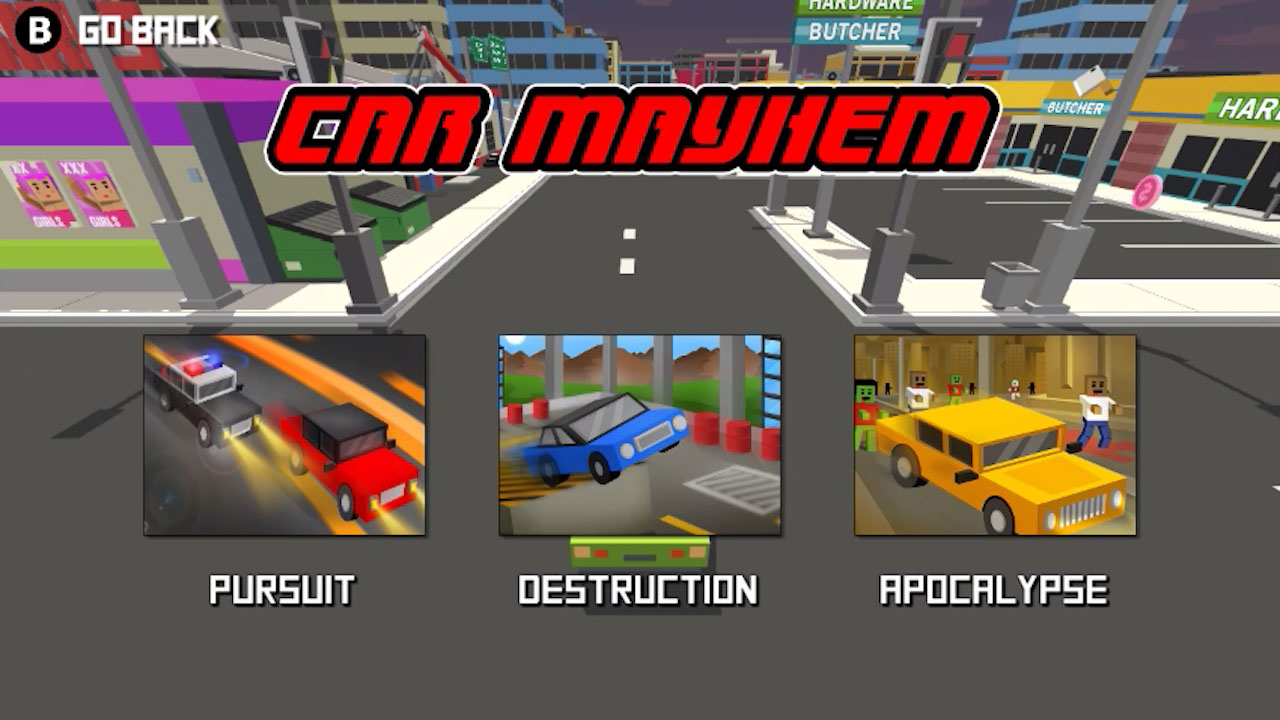
Task: Click the APOCALYPSE text label
Action: pyautogui.click(x=995, y=589)
